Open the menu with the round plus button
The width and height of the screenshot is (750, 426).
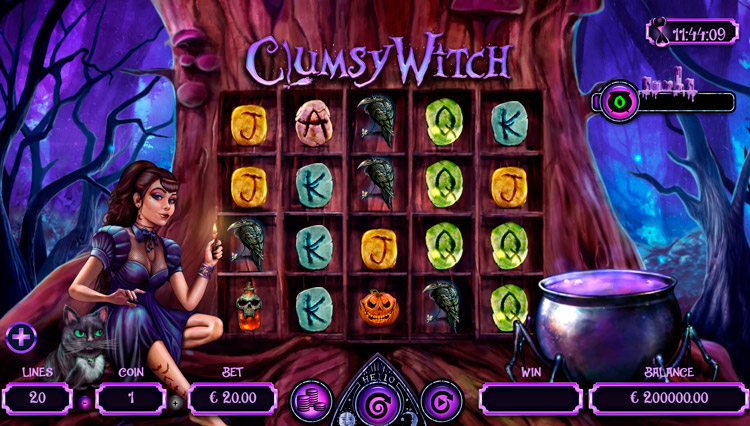click(19, 337)
